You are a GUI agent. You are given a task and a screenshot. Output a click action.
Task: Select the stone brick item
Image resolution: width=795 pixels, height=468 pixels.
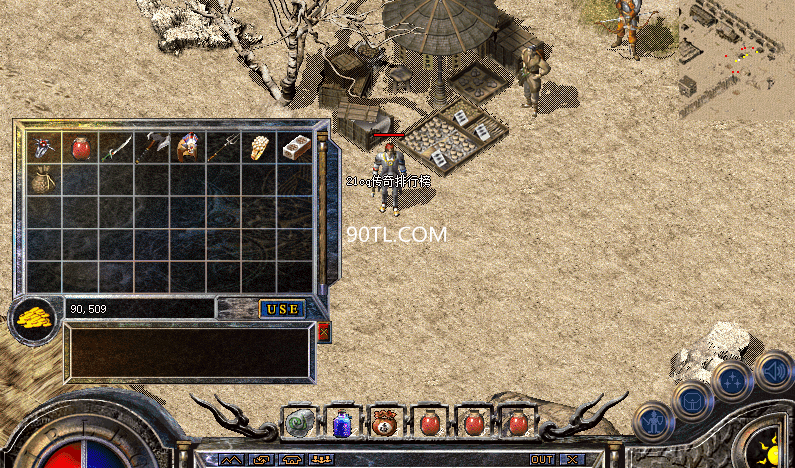click(x=295, y=148)
